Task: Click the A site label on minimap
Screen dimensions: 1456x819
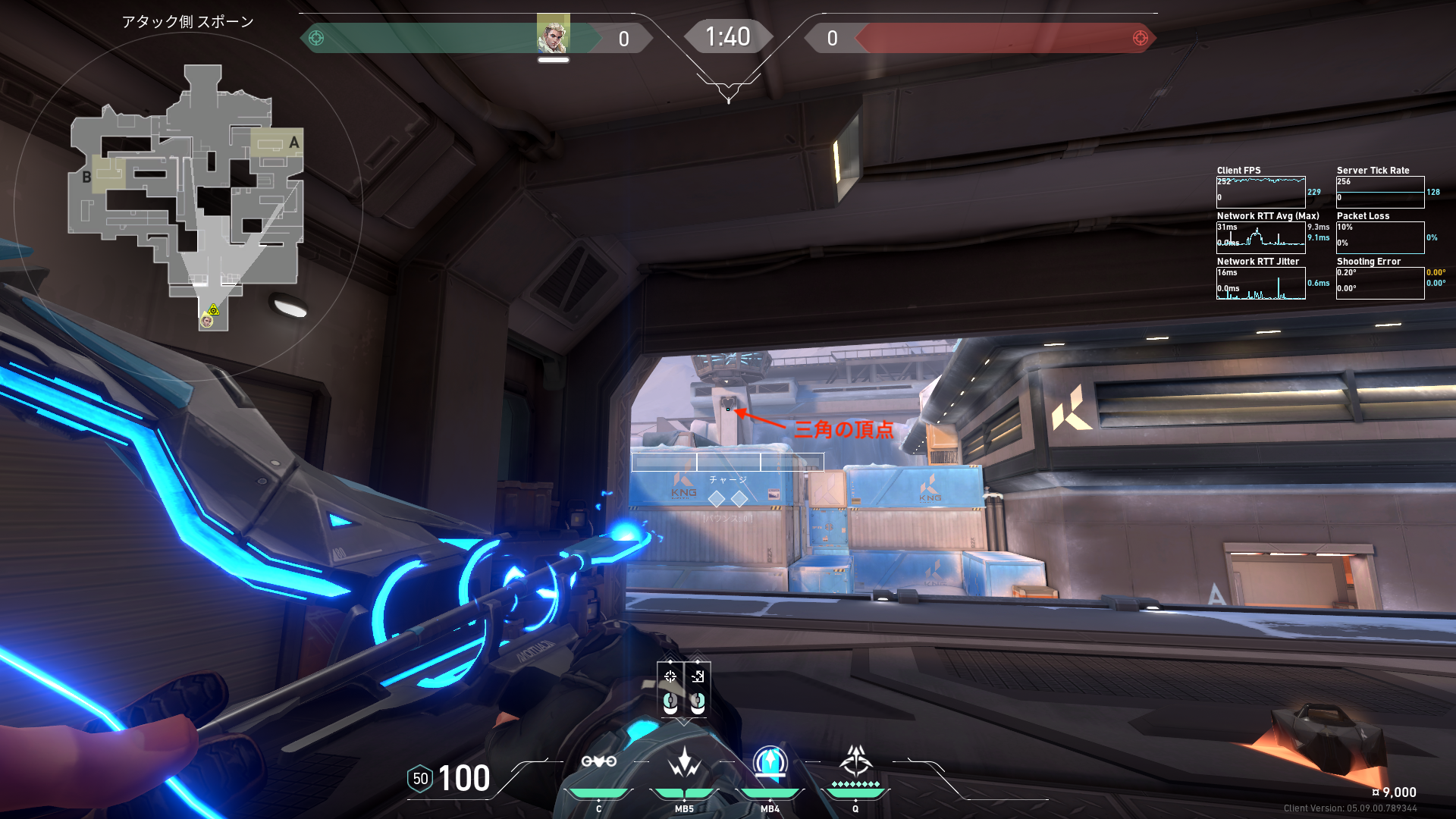Action: tap(294, 143)
